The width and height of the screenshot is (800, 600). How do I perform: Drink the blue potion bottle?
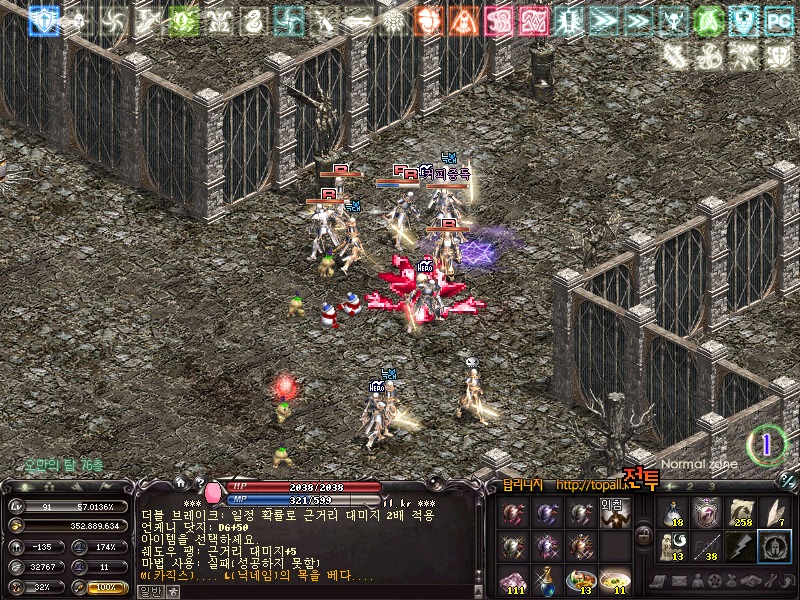click(x=548, y=580)
